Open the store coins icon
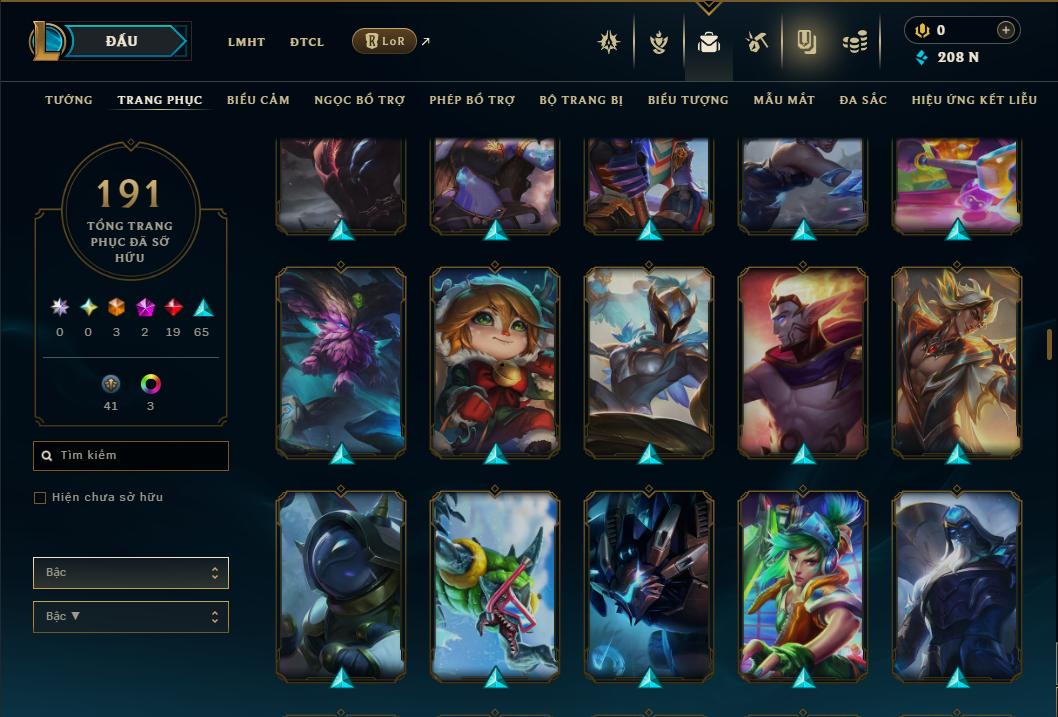The height and width of the screenshot is (717, 1058). coord(854,42)
